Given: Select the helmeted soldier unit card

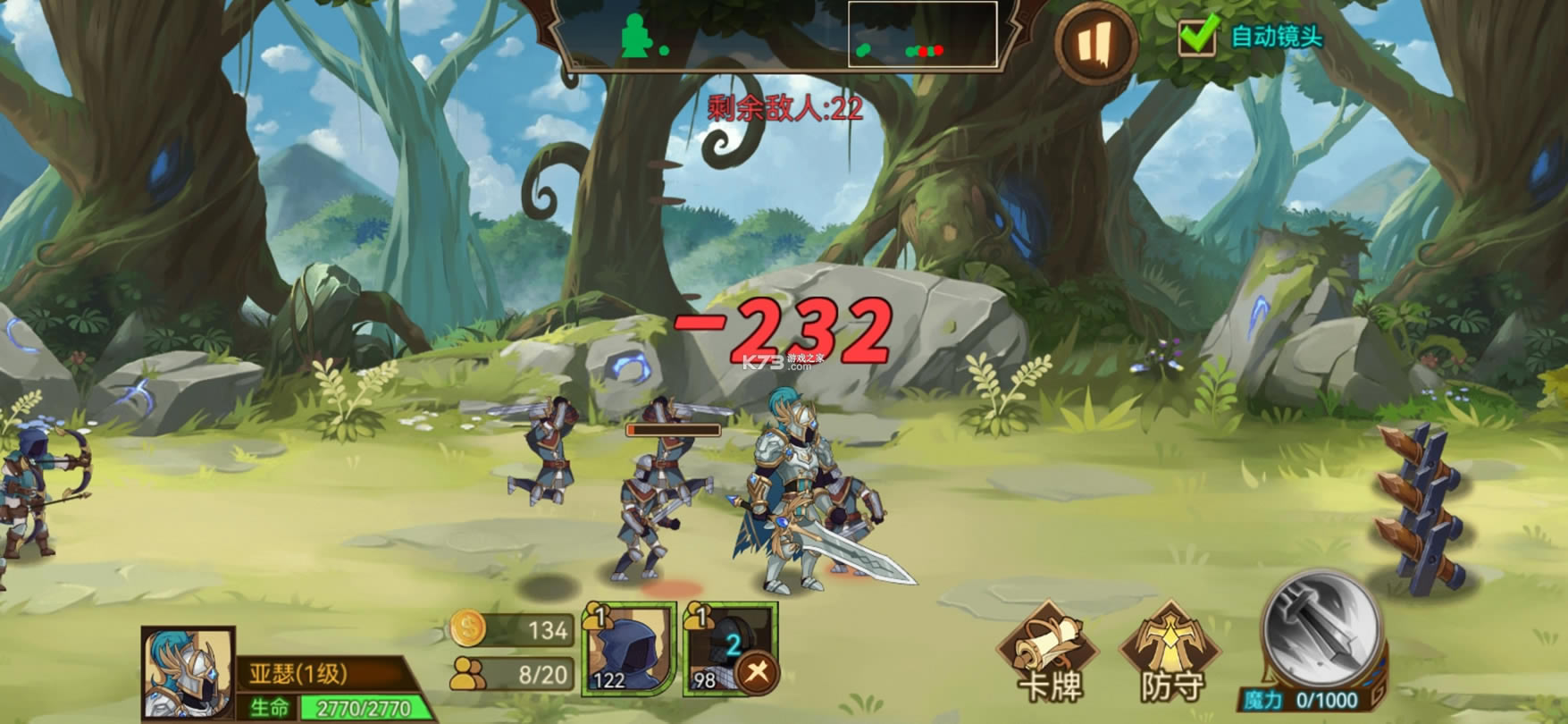Looking at the screenshot, I should tap(722, 644).
